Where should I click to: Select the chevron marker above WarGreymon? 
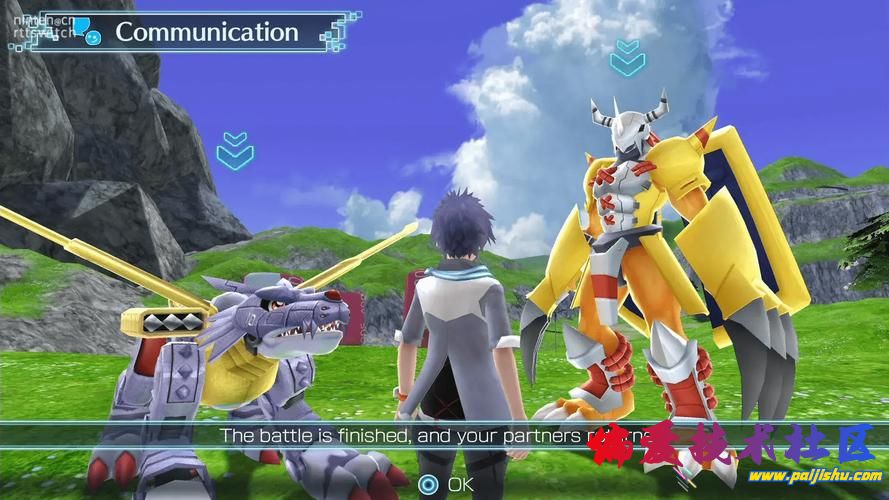coord(628,57)
